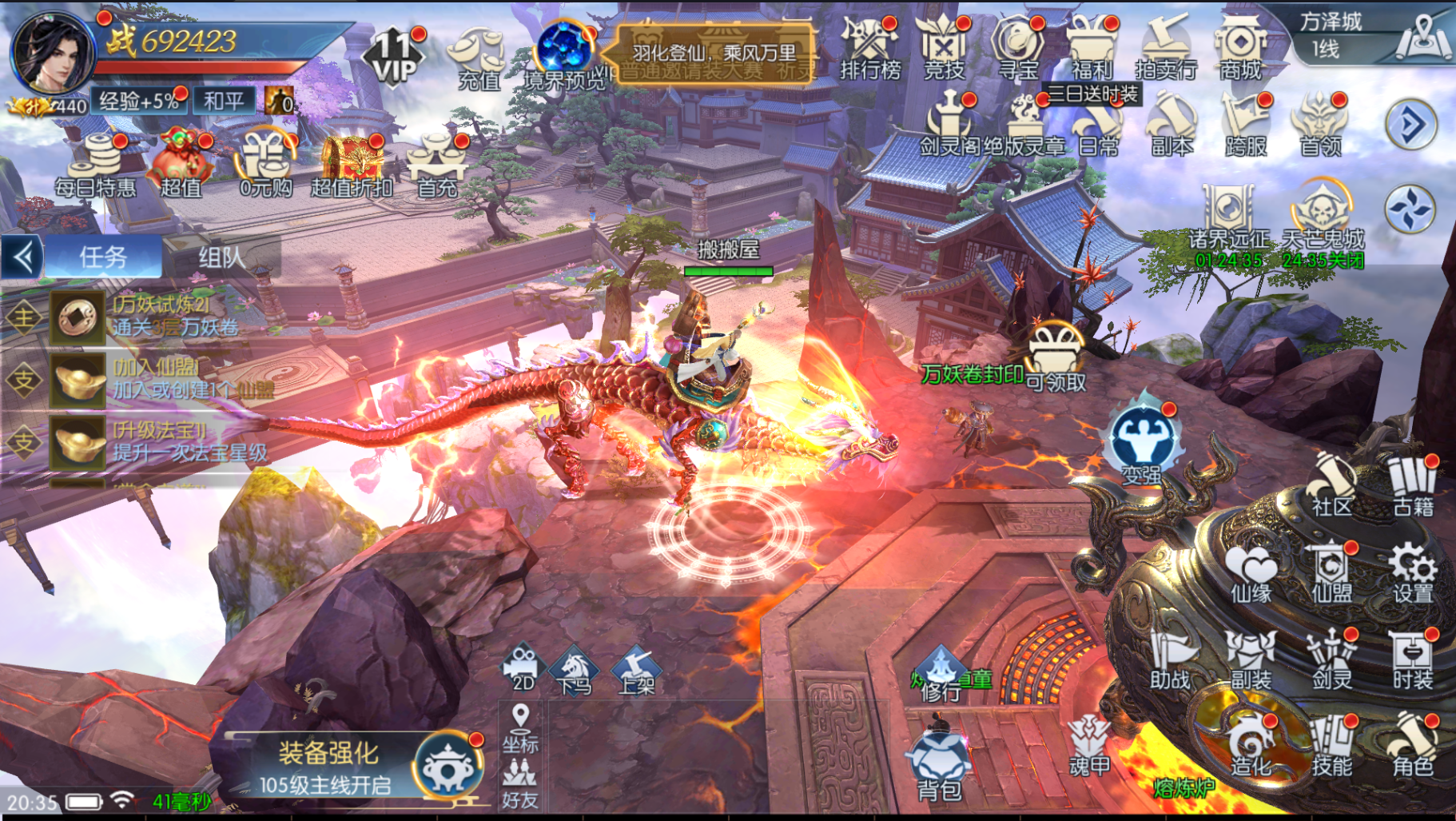Select the 万妖试炼 main quest entry
This screenshot has height=821, width=1456.
point(160,317)
